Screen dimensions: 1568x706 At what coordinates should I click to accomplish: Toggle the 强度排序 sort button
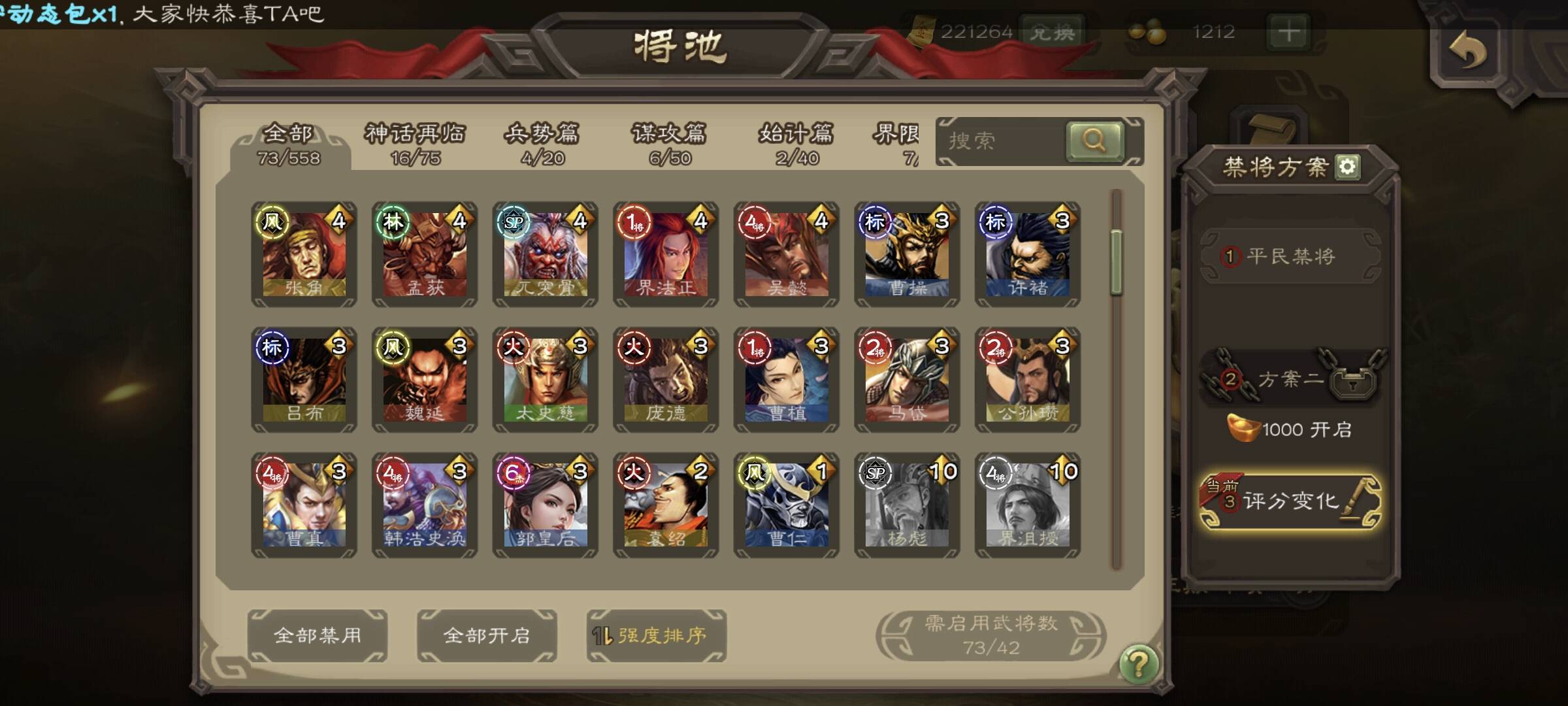coord(656,635)
